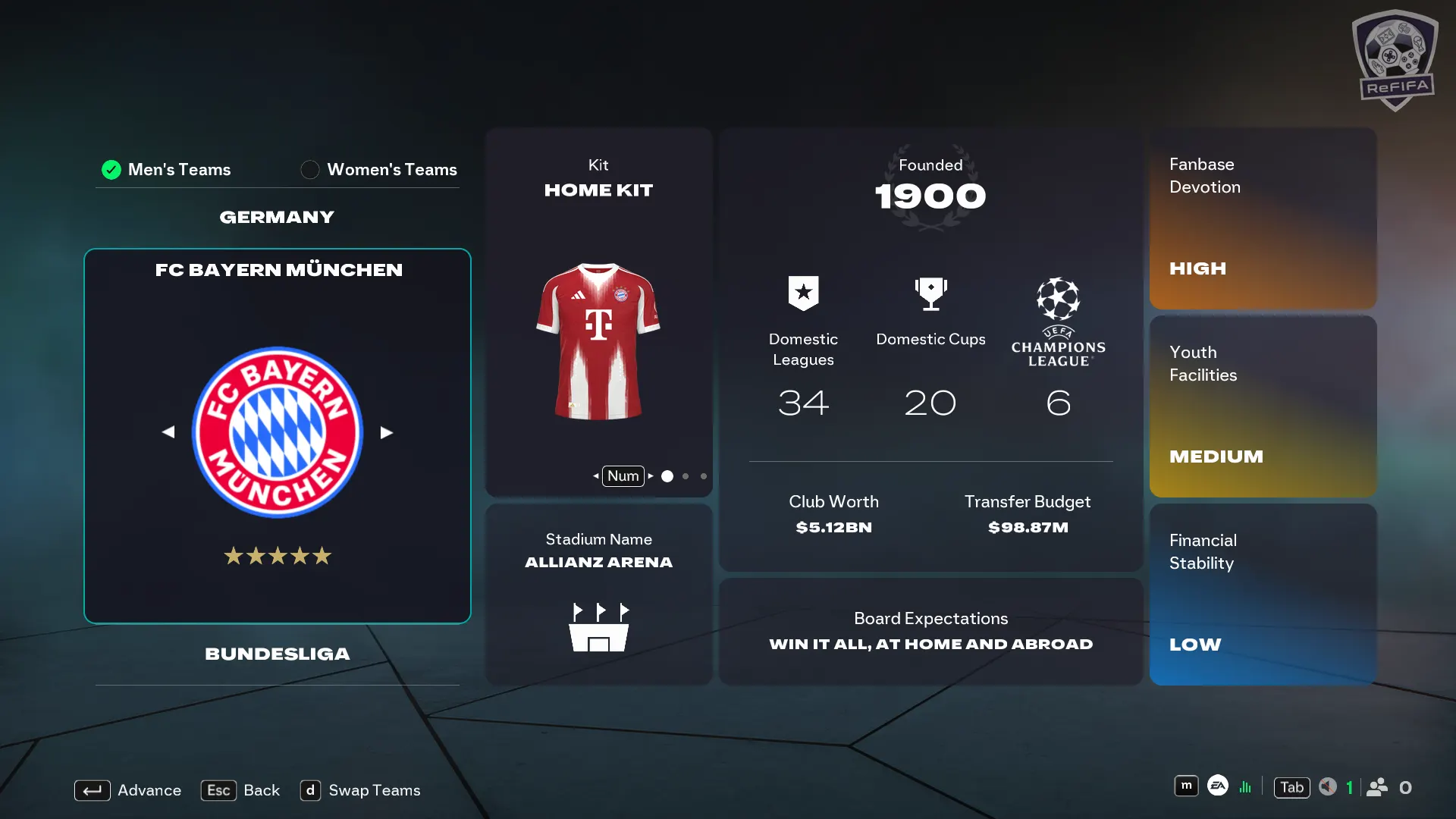Show the previous team with left arrow
This screenshot has height=819, width=1456.
point(168,432)
